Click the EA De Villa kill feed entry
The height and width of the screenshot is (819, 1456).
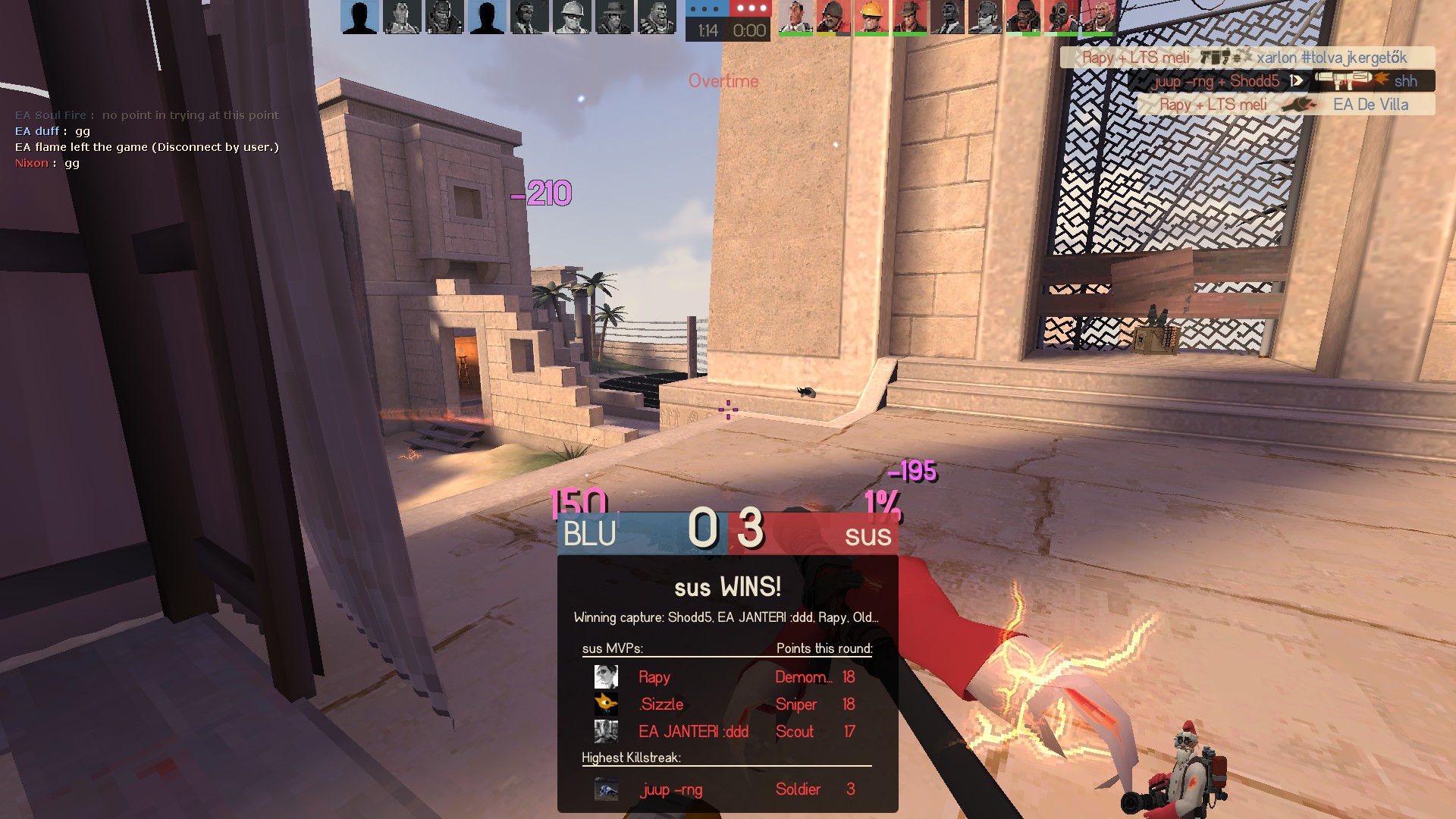coord(1286,105)
